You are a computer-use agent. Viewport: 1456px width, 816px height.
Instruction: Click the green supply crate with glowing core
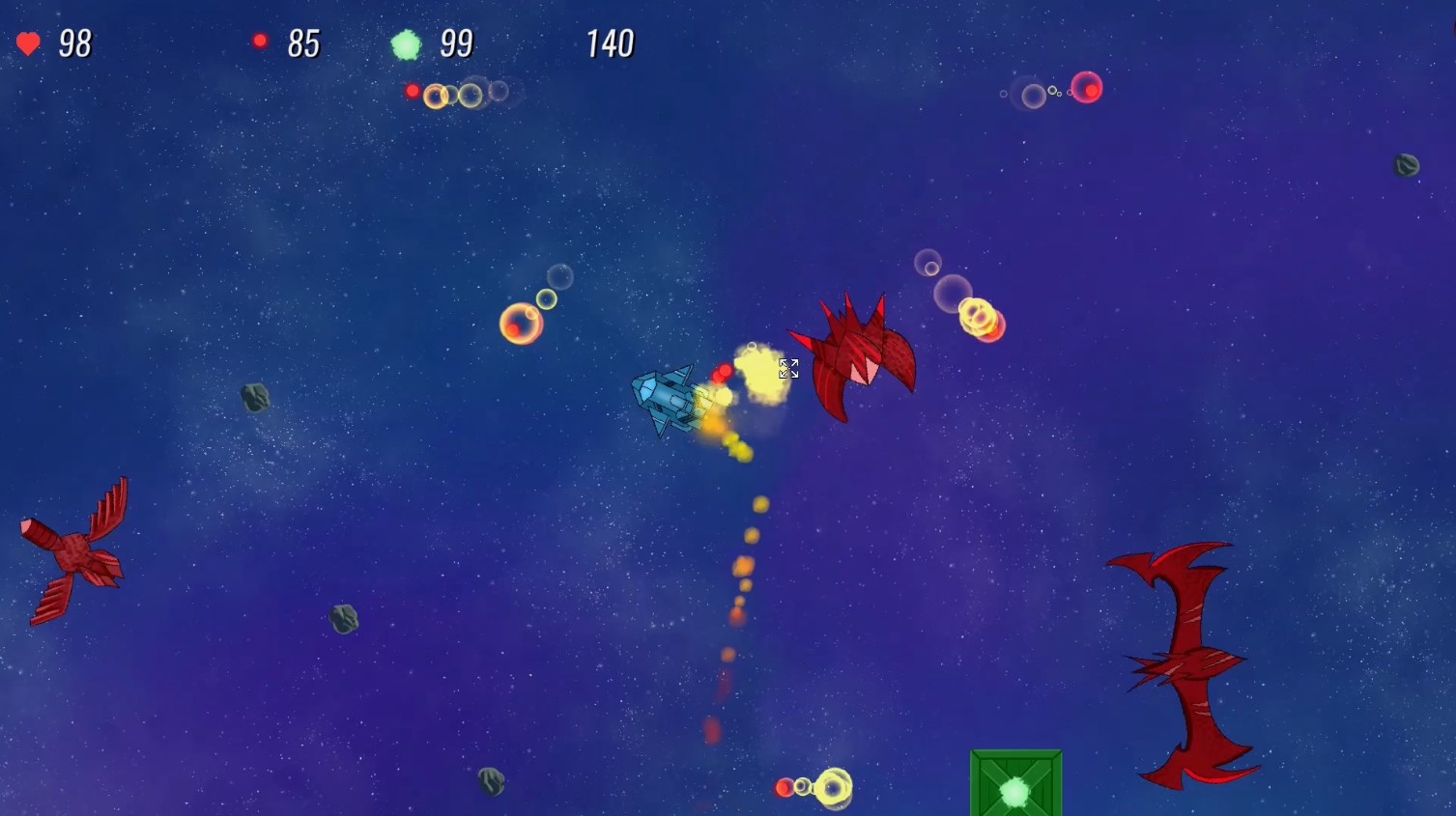1014,790
